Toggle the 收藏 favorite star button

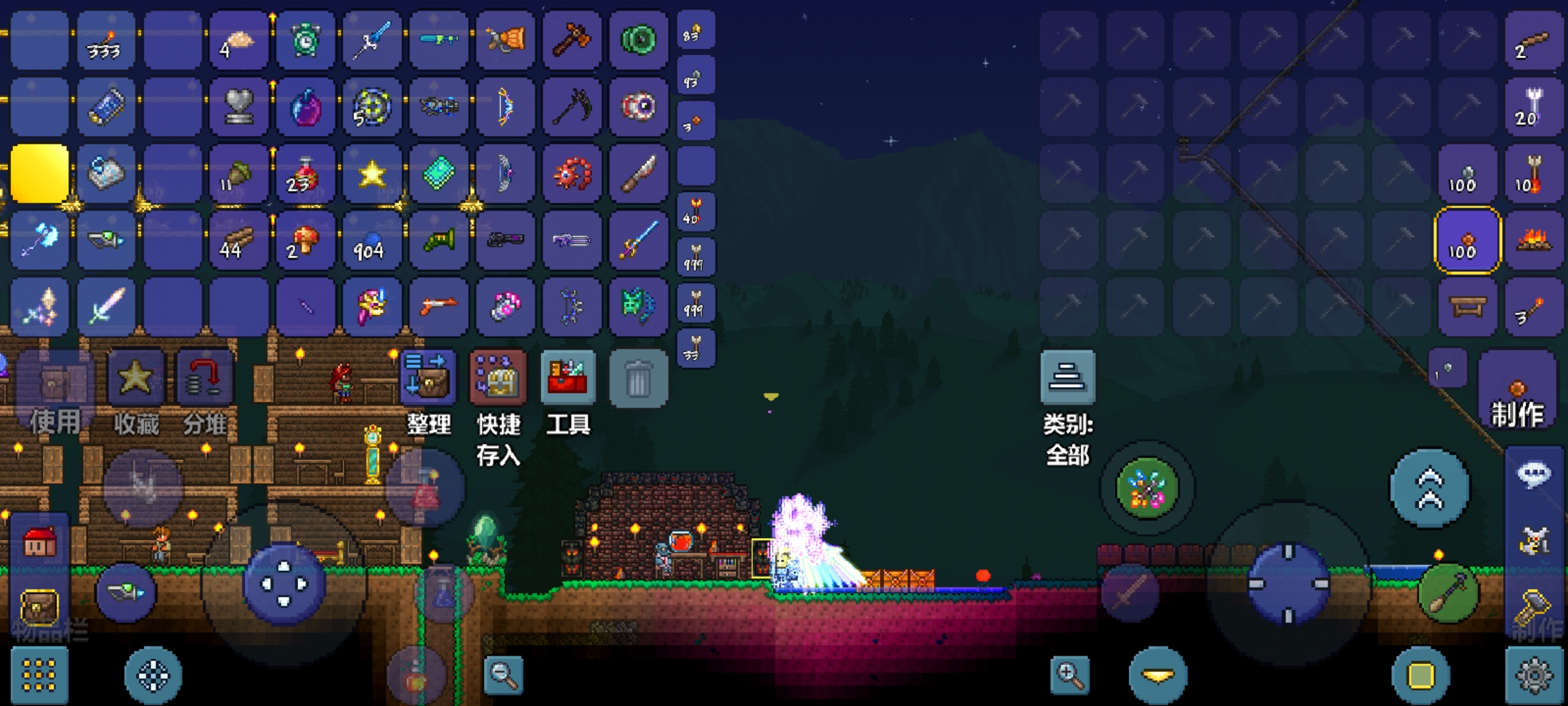pos(136,379)
